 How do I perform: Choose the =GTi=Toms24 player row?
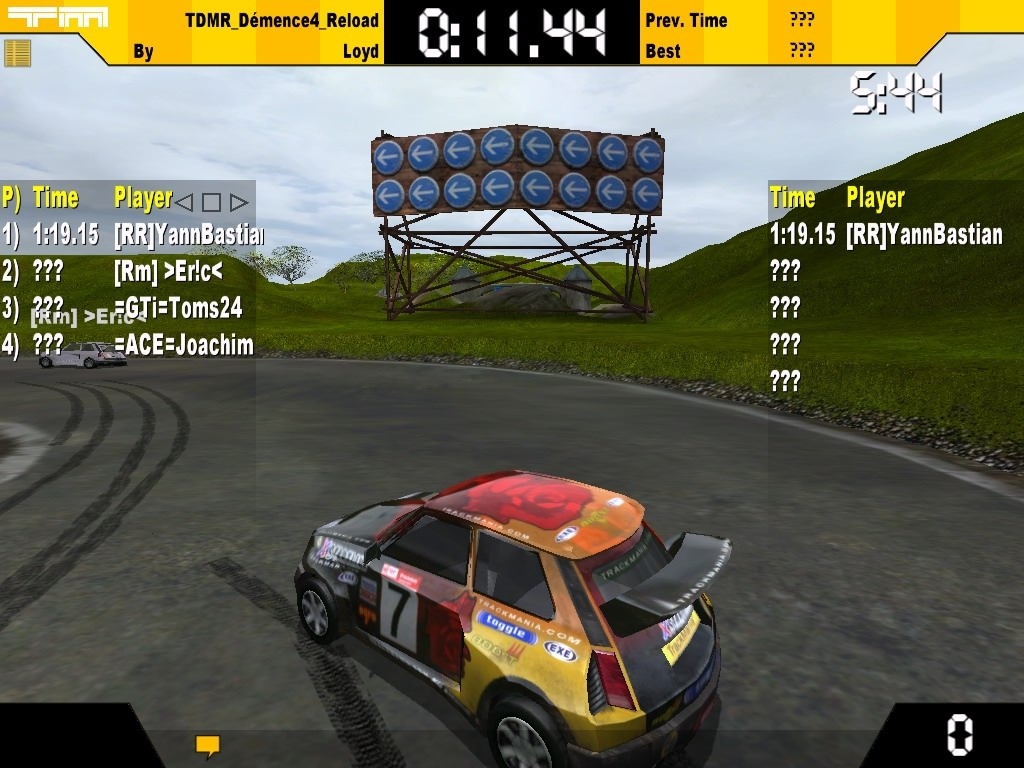tap(178, 308)
